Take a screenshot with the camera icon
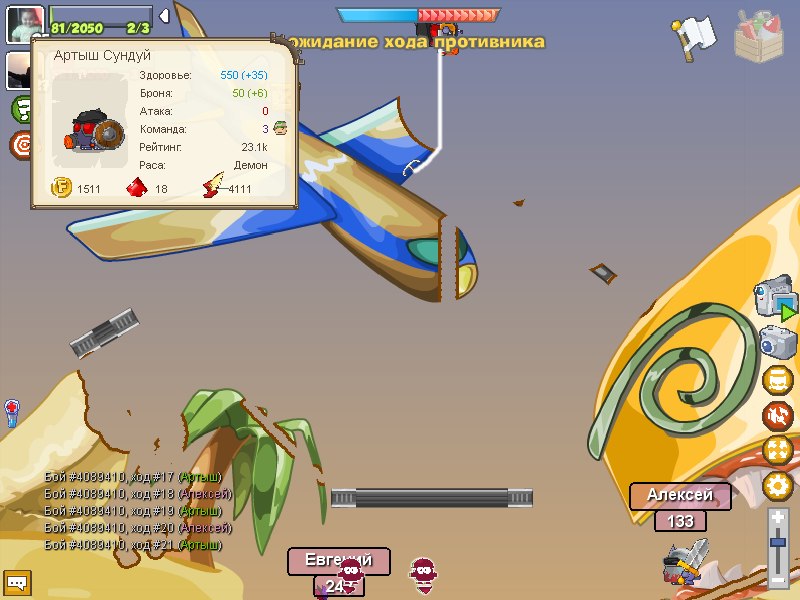 point(778,342)
